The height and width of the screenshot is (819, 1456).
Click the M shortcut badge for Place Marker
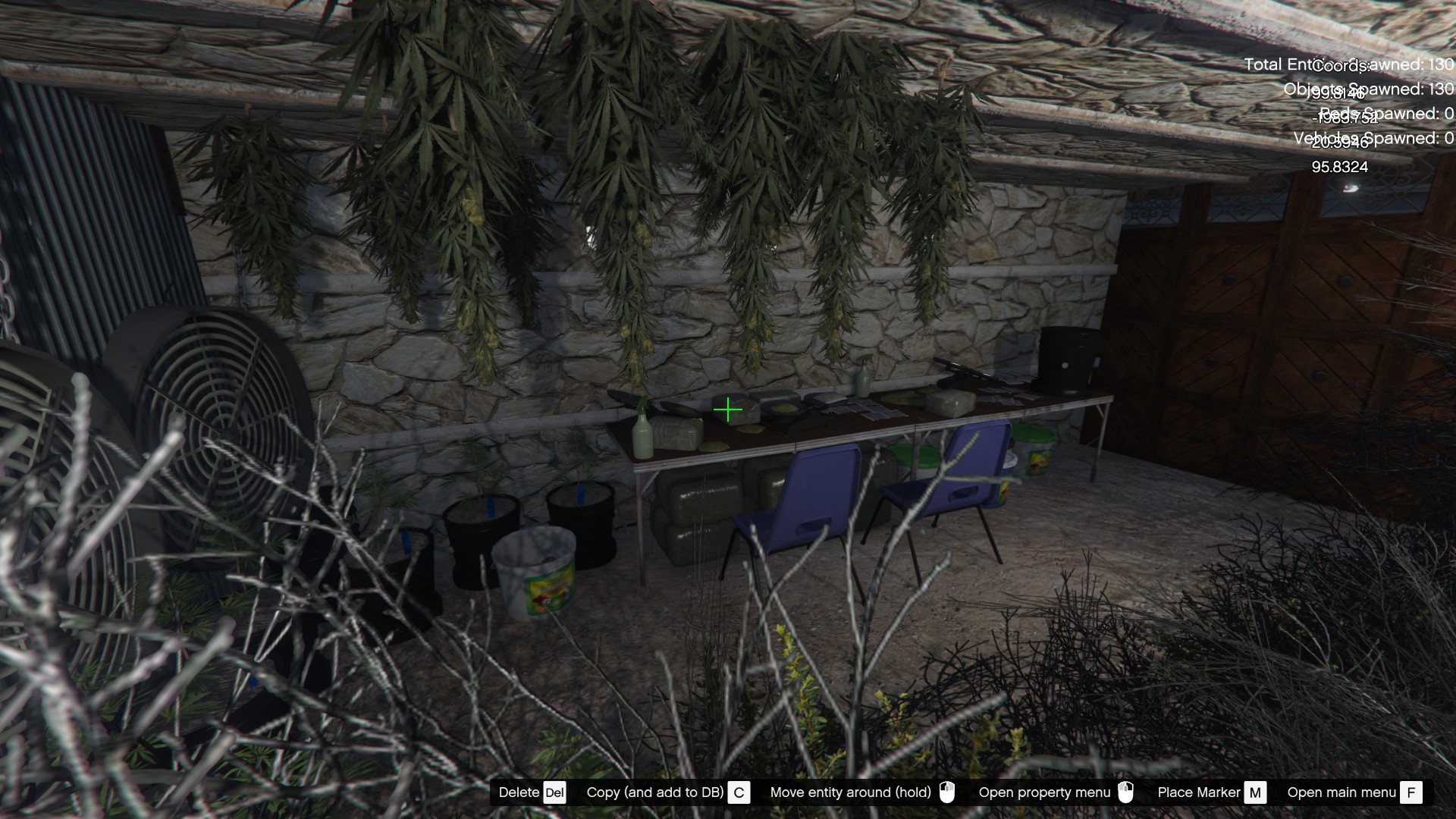(x=1255, y=792)
